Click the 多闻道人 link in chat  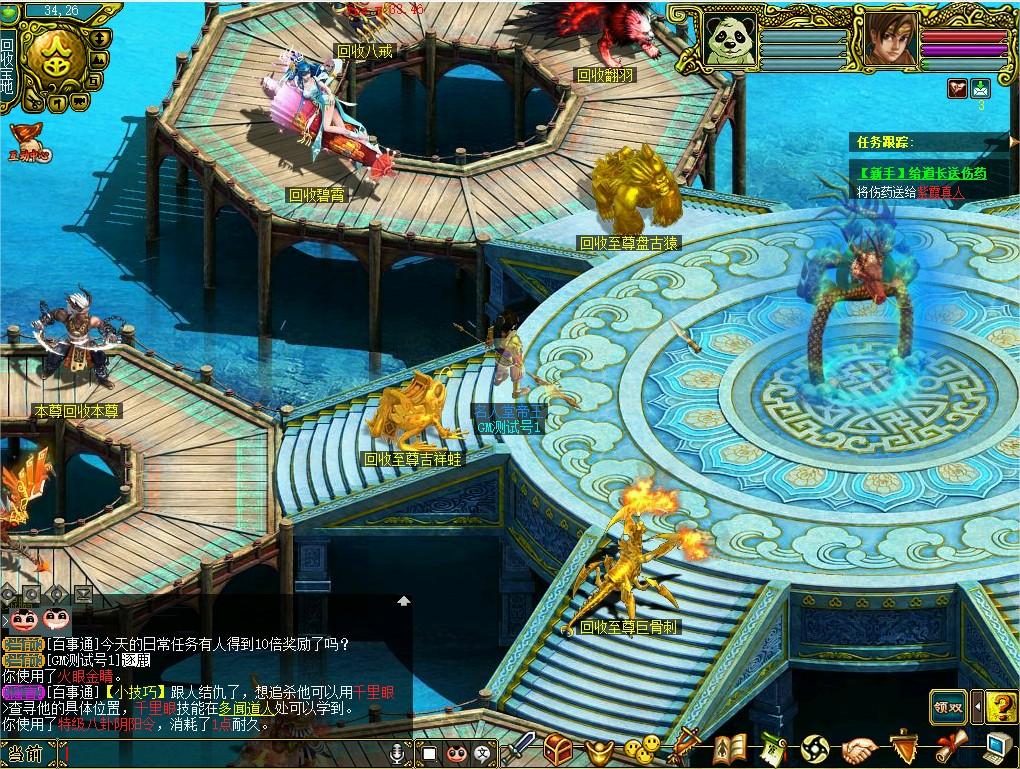click(250, 708)
